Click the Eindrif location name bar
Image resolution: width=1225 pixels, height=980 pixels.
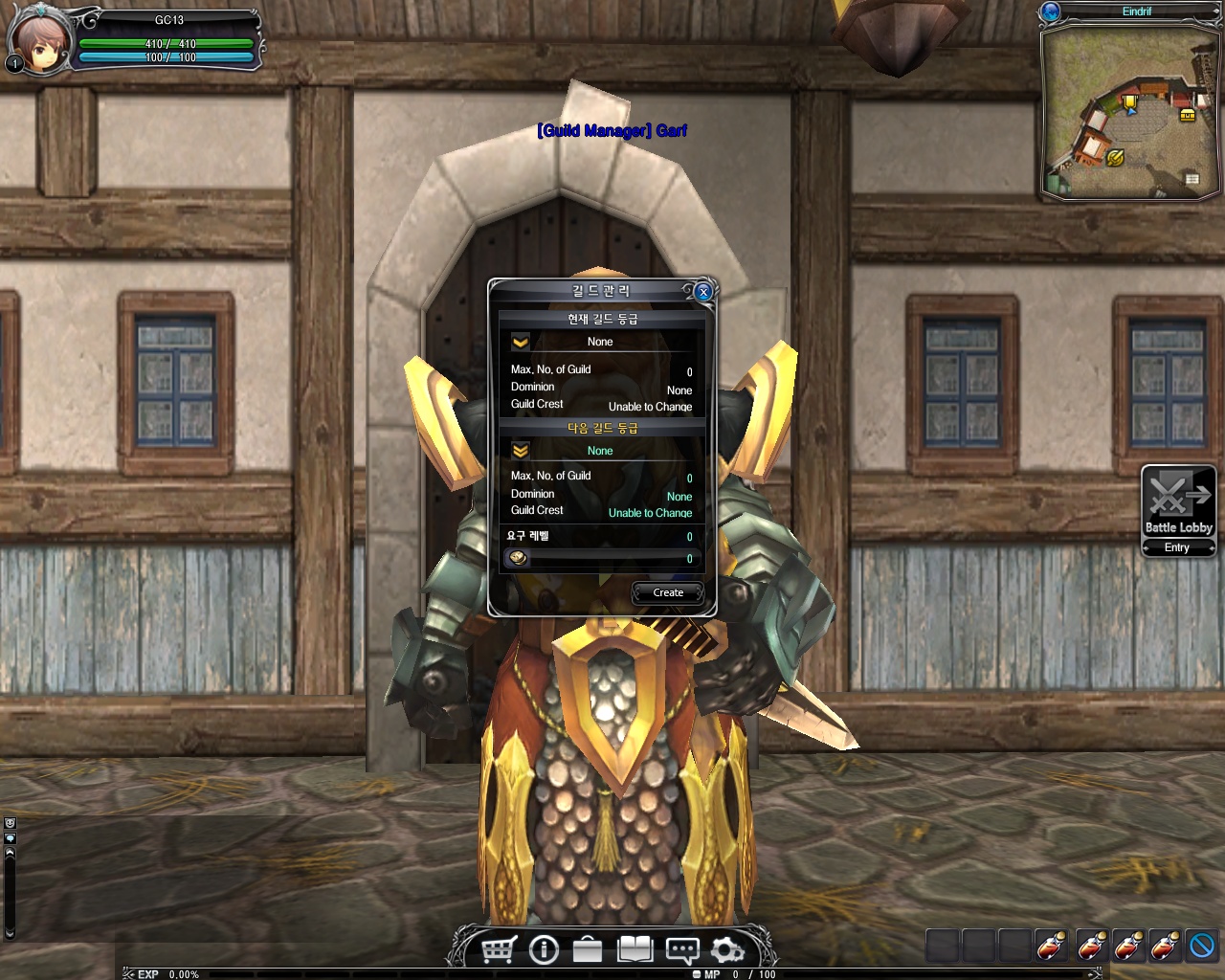click(x=1137, y=11)
